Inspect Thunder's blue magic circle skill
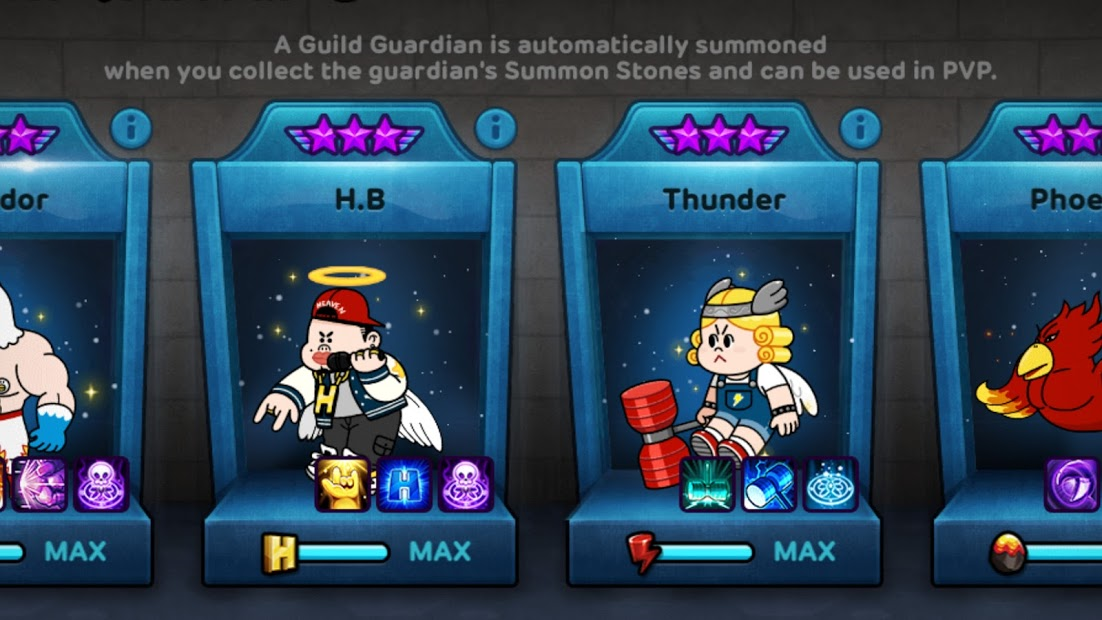Image resolution: width=1102 pixels, height=620 pixels. point(830,485)
